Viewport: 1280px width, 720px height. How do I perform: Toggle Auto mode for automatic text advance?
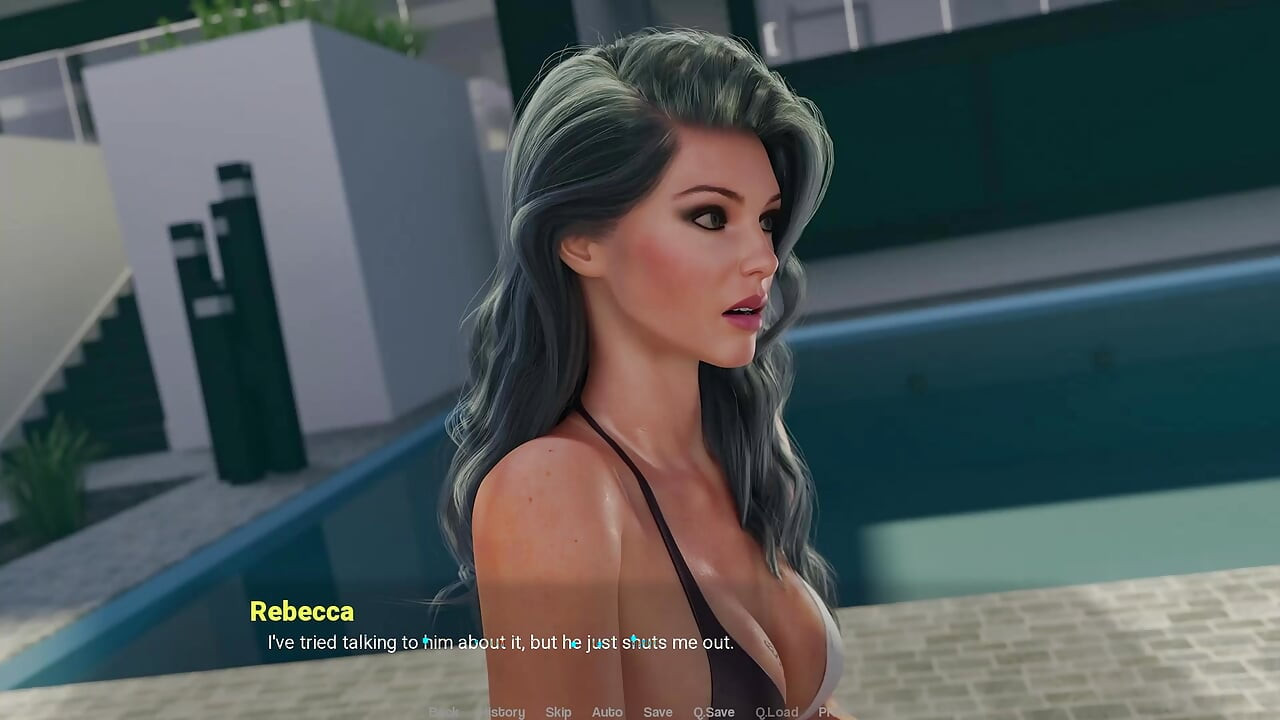607,712
